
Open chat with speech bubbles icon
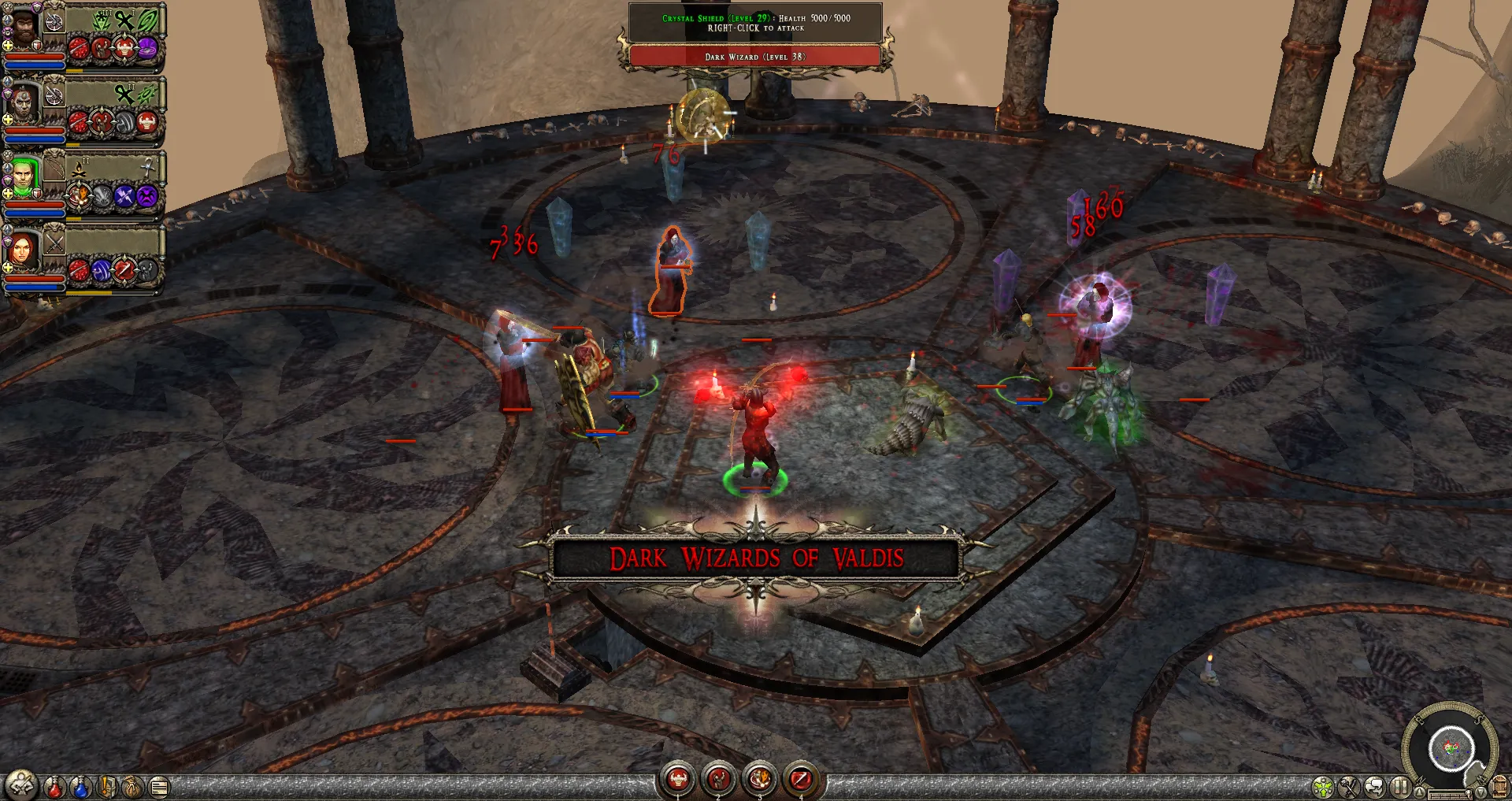[1374, 787]
